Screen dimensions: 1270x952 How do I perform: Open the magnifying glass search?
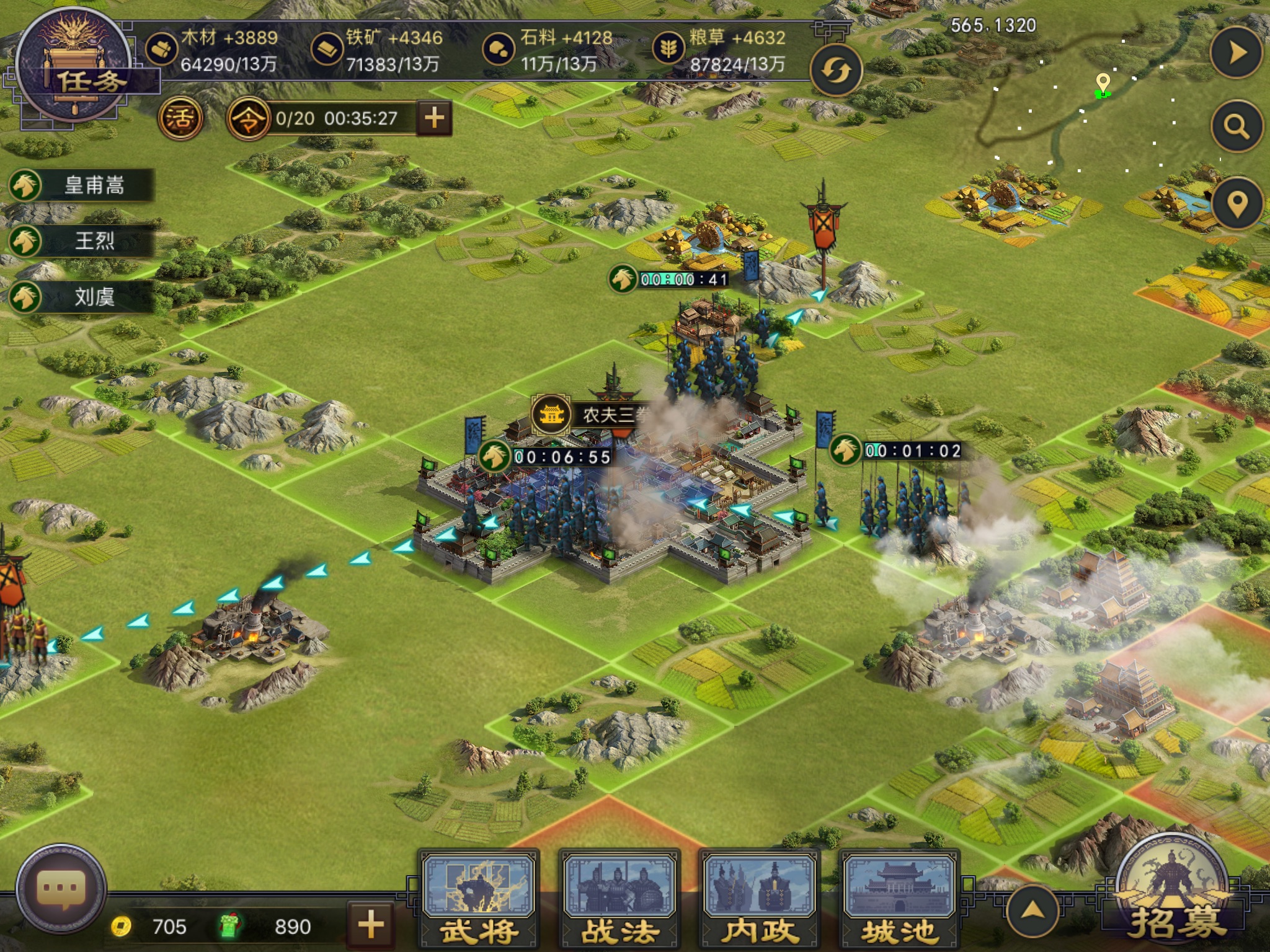point(1236,127)
